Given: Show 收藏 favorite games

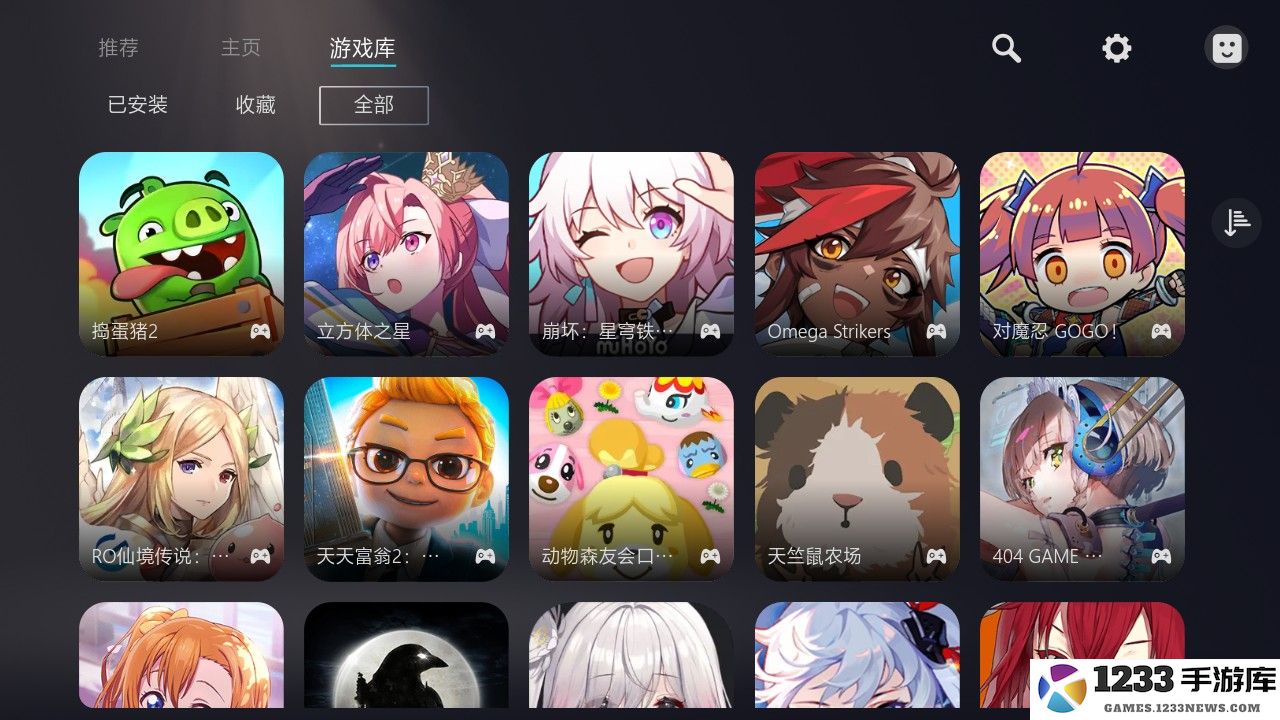Looking at the screenshot, I should [x=256, y=104].
